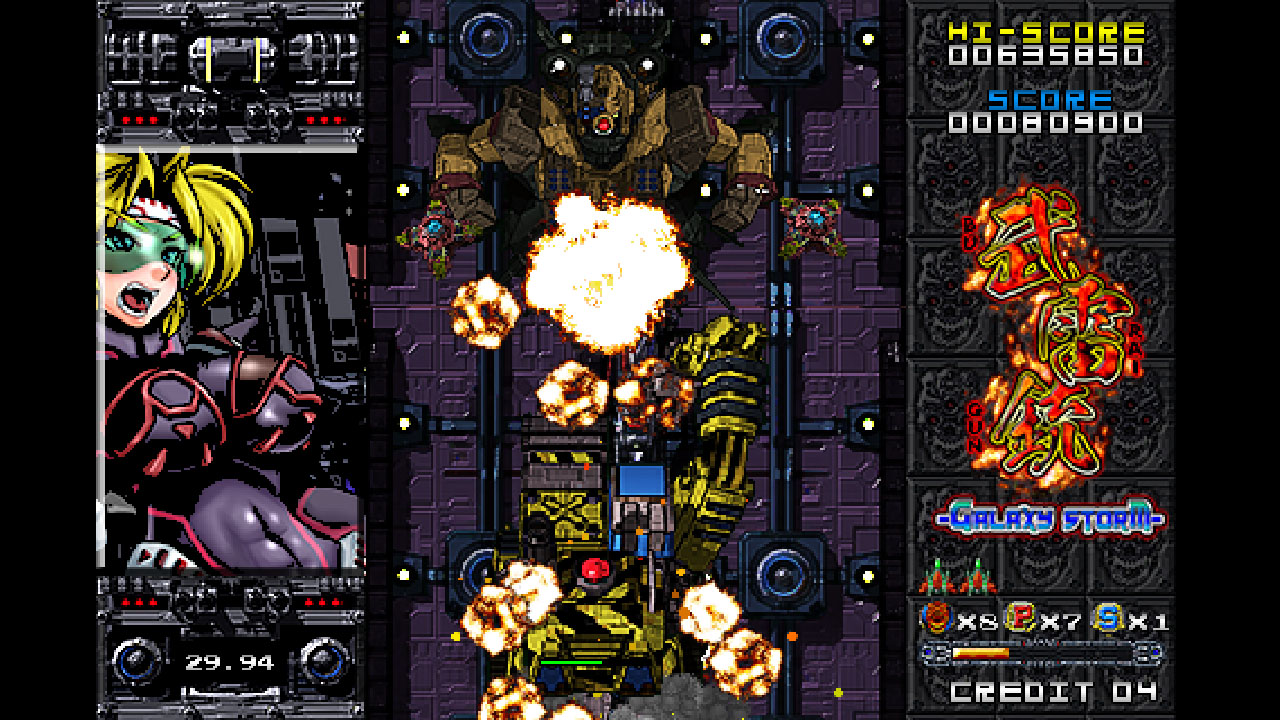The image size is (1280, 720).
Task: Click the Galaxy Storm logo
Action: pyautogui.click(x=1050, y=518)
